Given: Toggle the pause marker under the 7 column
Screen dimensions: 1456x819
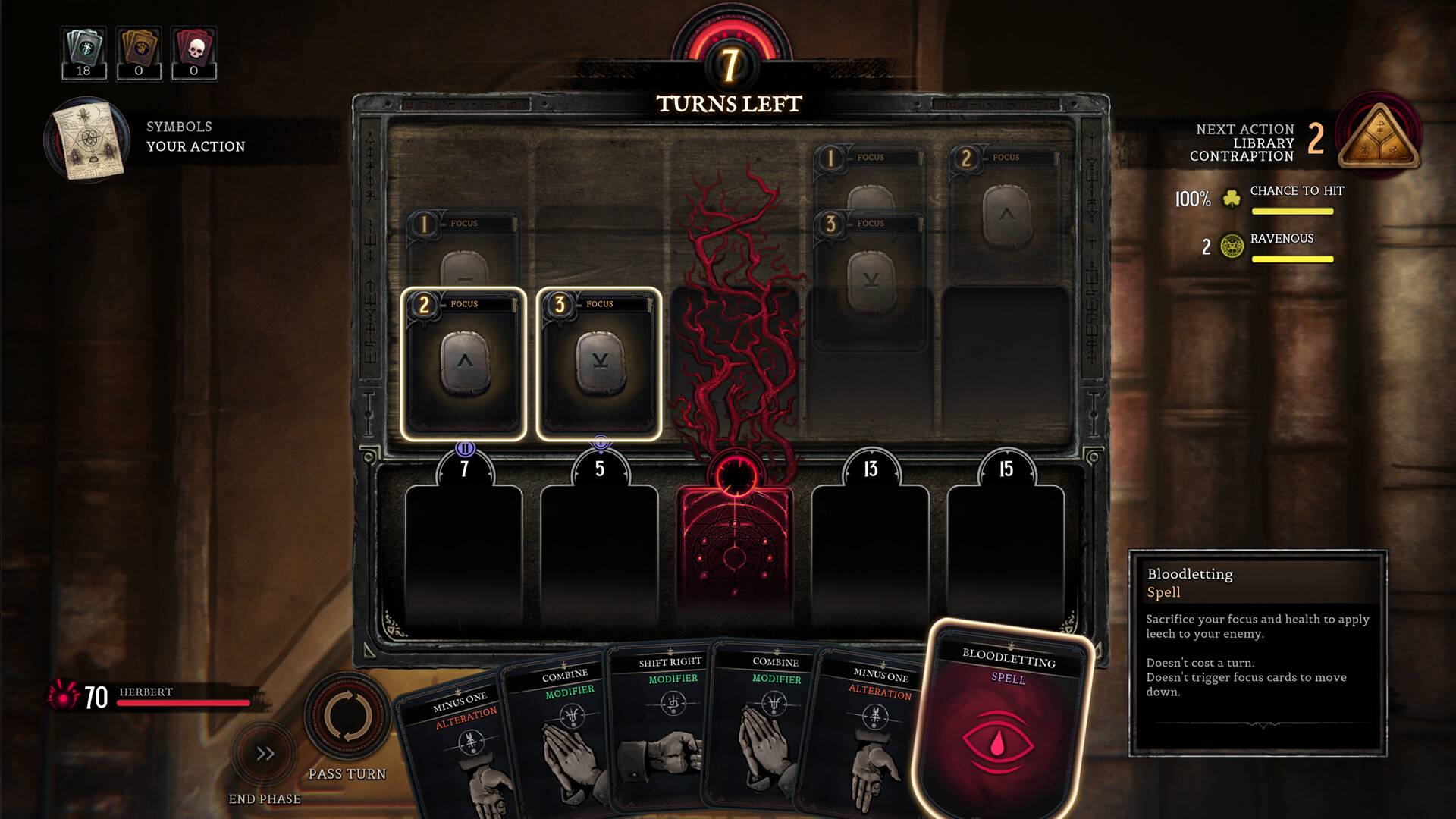Looking at the screenshot, I should point(464,448).
